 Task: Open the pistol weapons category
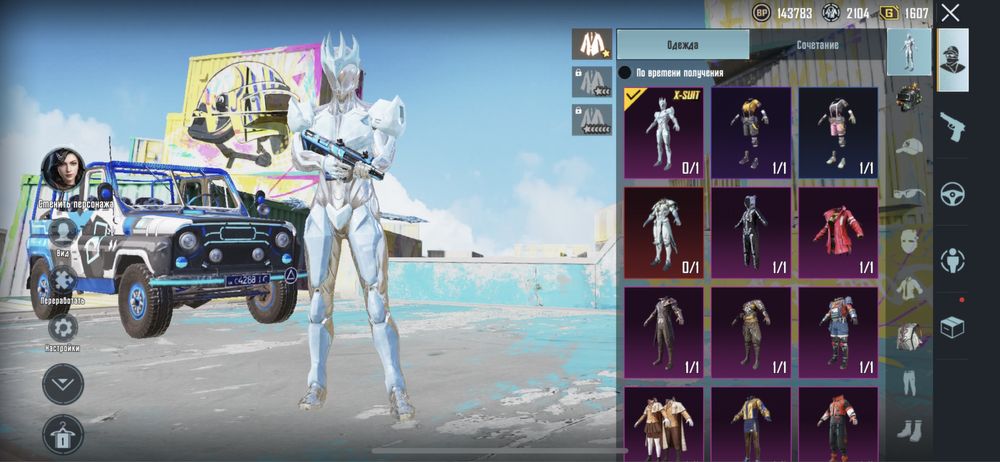pyautogui.click(x=952, y=126)
